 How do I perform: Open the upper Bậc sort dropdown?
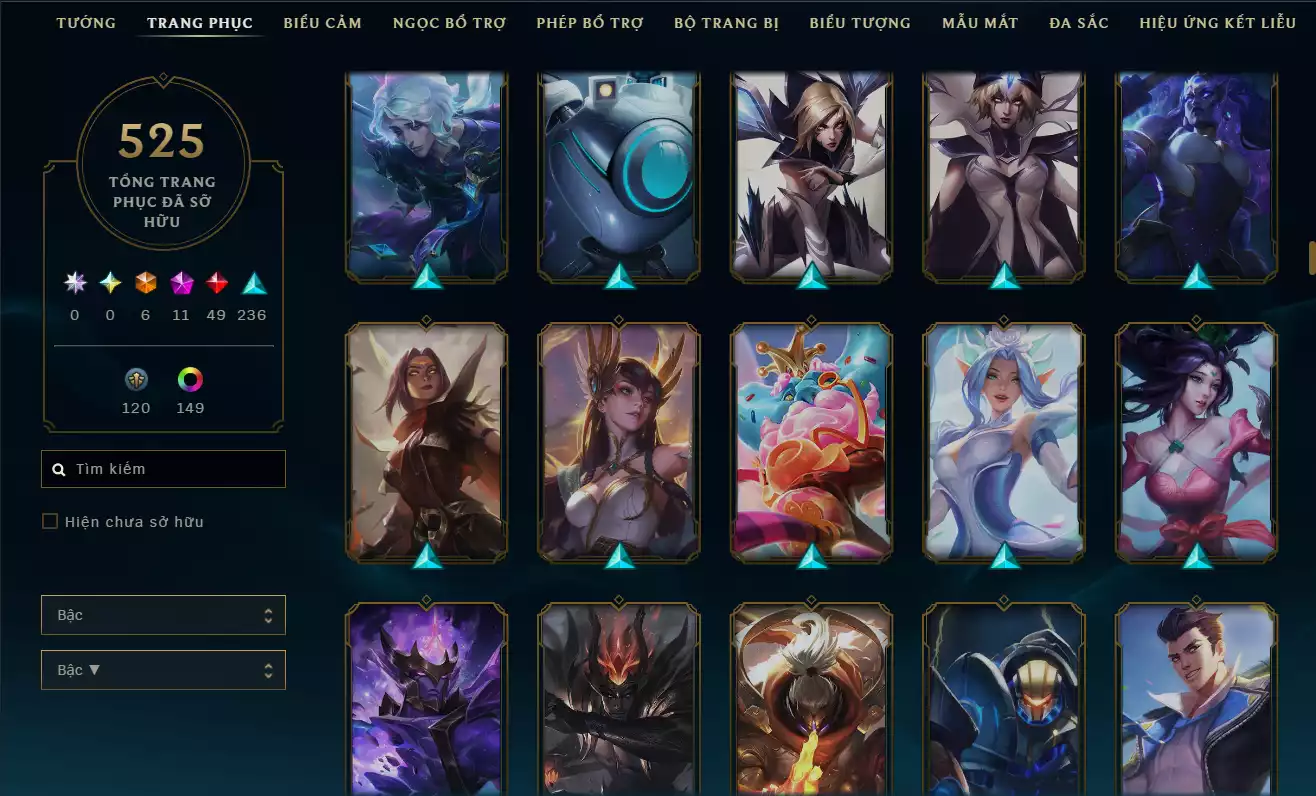pyautogui.click(x=163, y=615)
